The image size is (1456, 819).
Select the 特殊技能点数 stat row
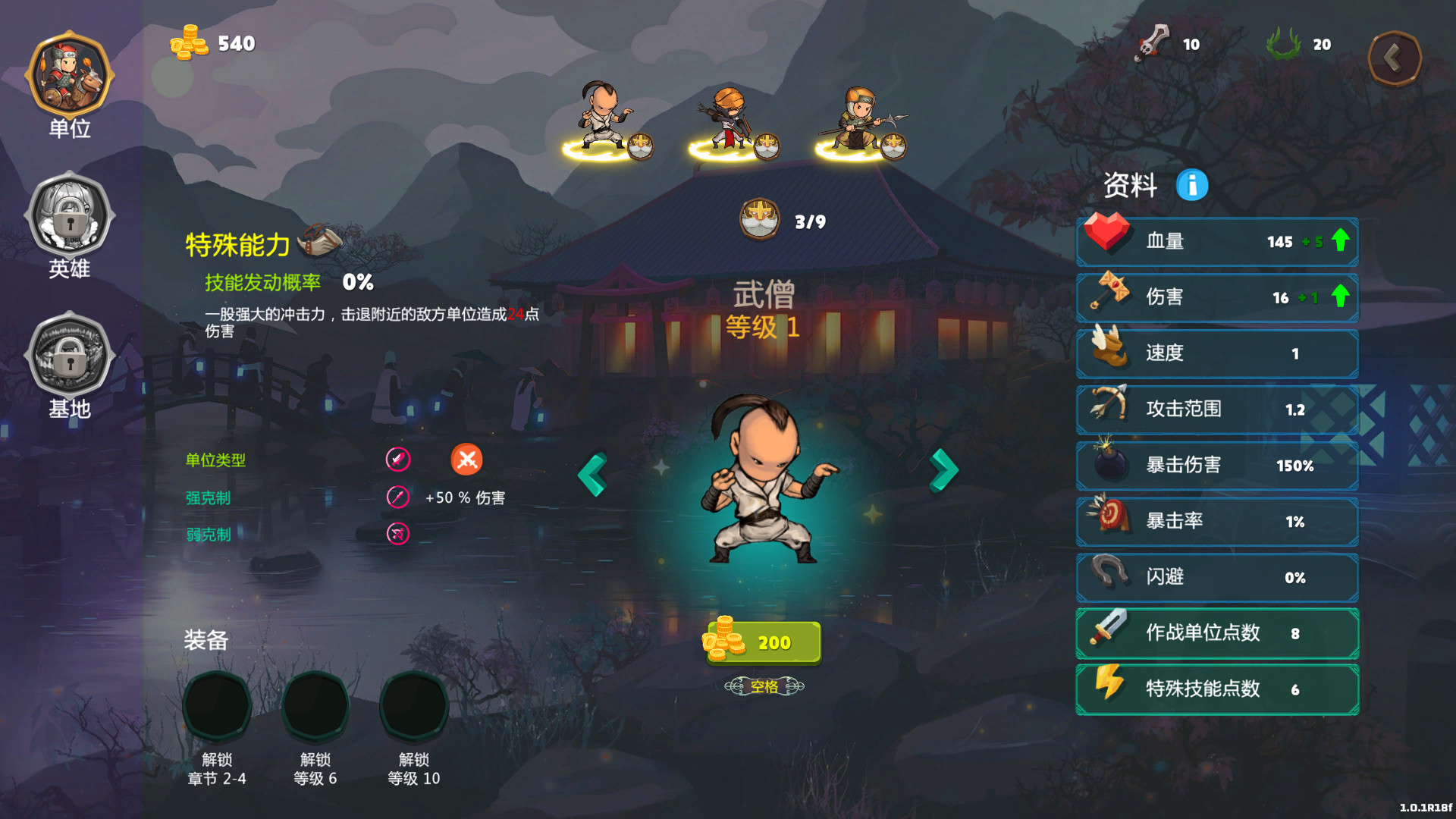(1217, 689)
